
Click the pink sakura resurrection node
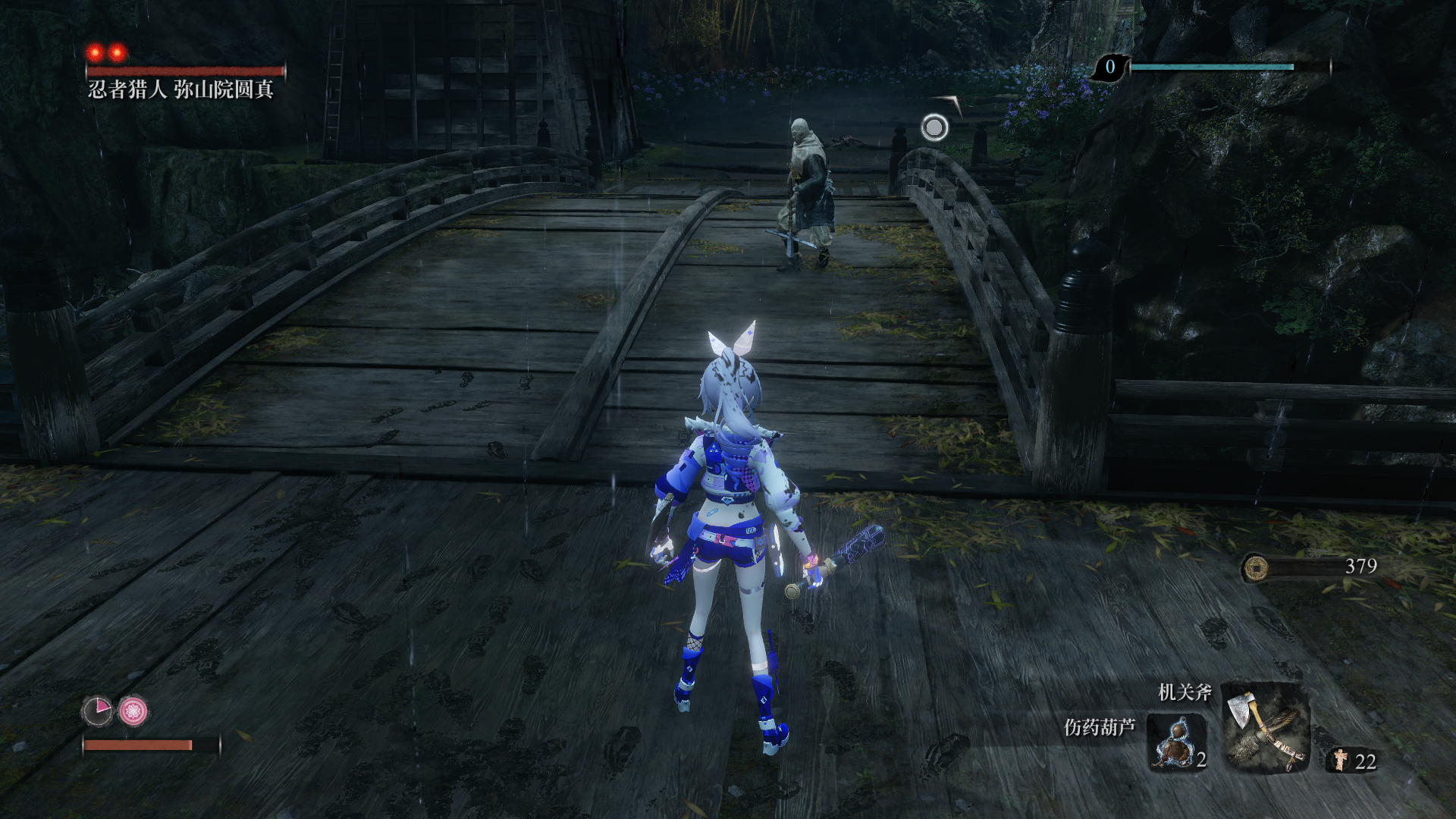point(133,711)
